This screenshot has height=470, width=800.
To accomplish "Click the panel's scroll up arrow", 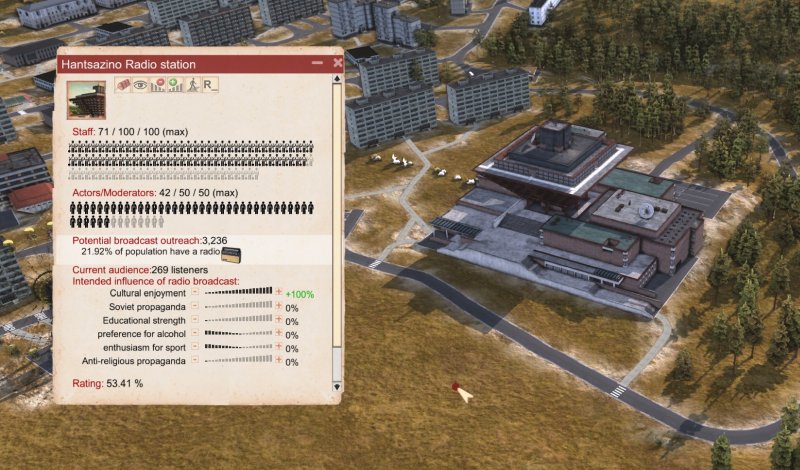I will (337, 77).
